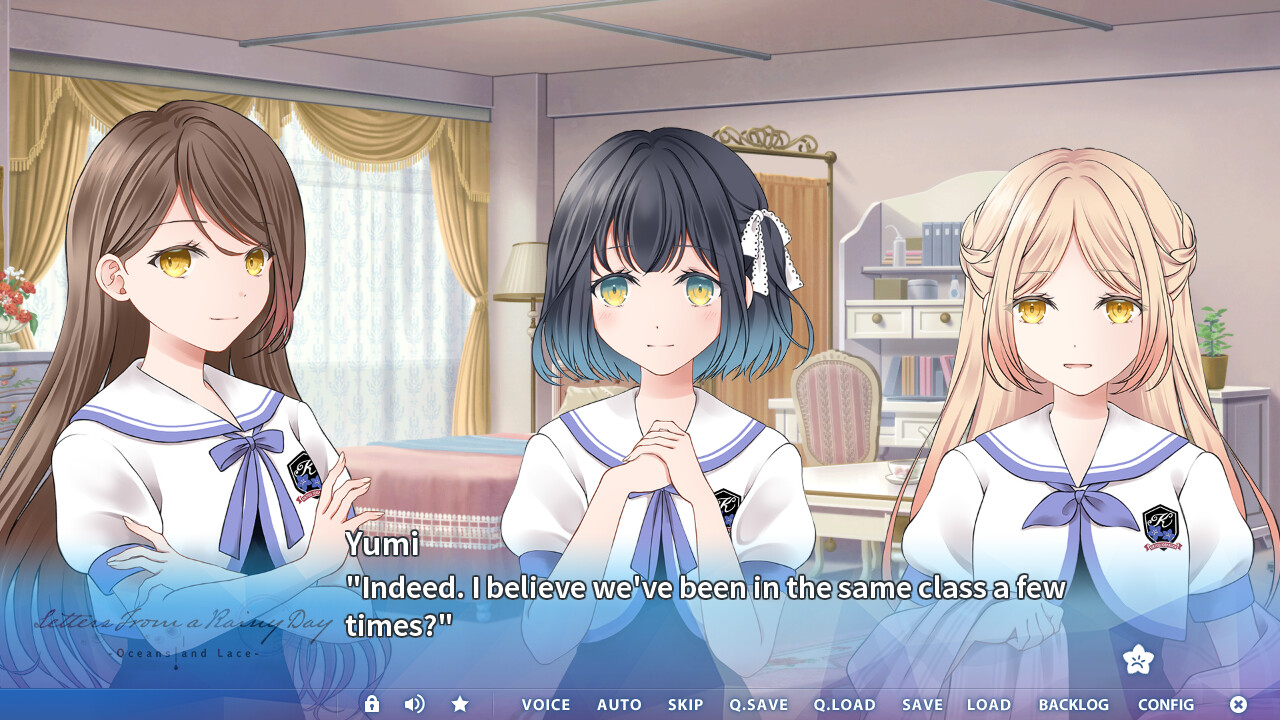Turn on AUTO text advance
The height and width of the screenshot is (720, 1280).
tap(619, 705)
